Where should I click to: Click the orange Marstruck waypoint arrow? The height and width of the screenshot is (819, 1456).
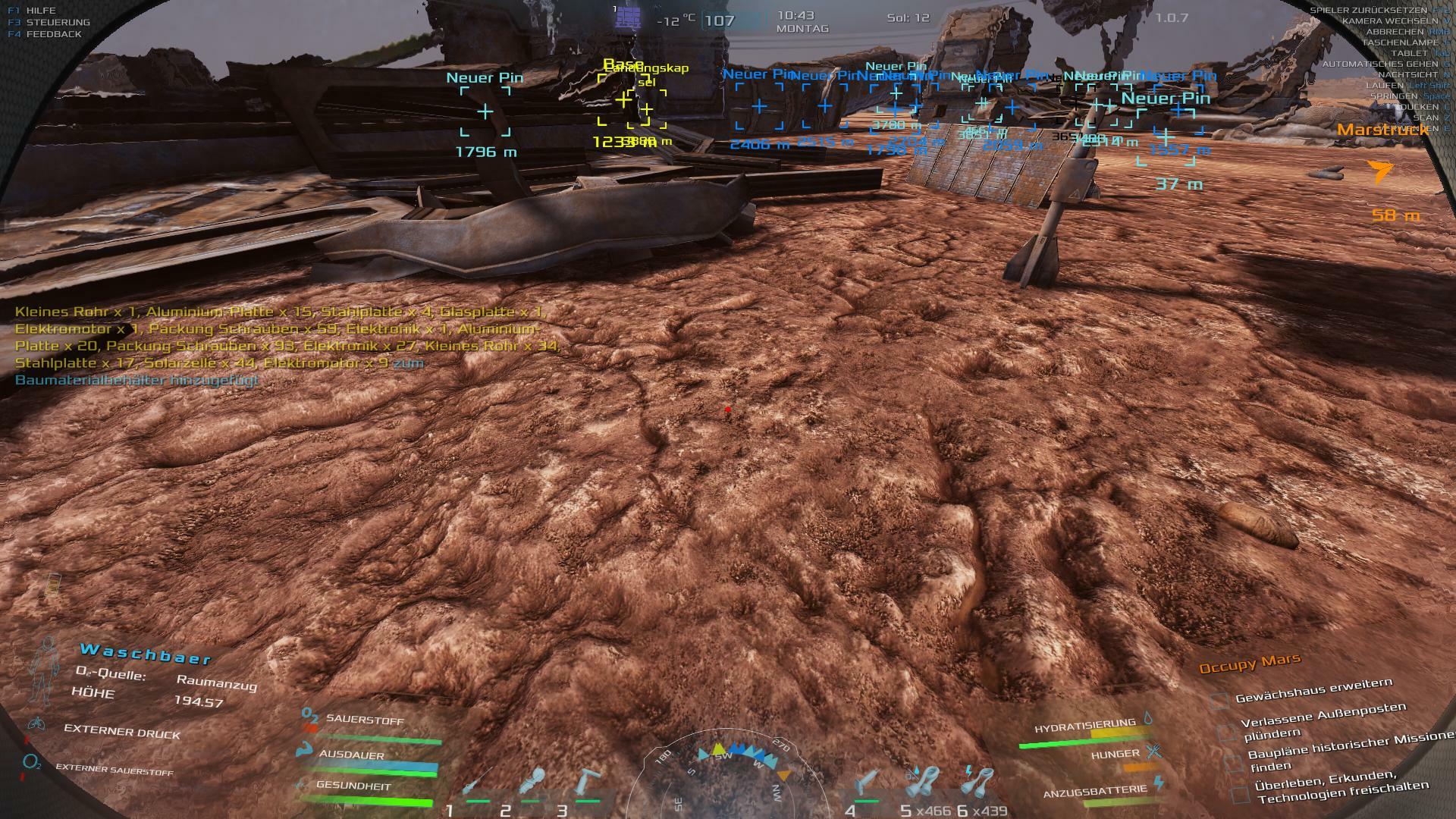click(x=1380, y=171)
